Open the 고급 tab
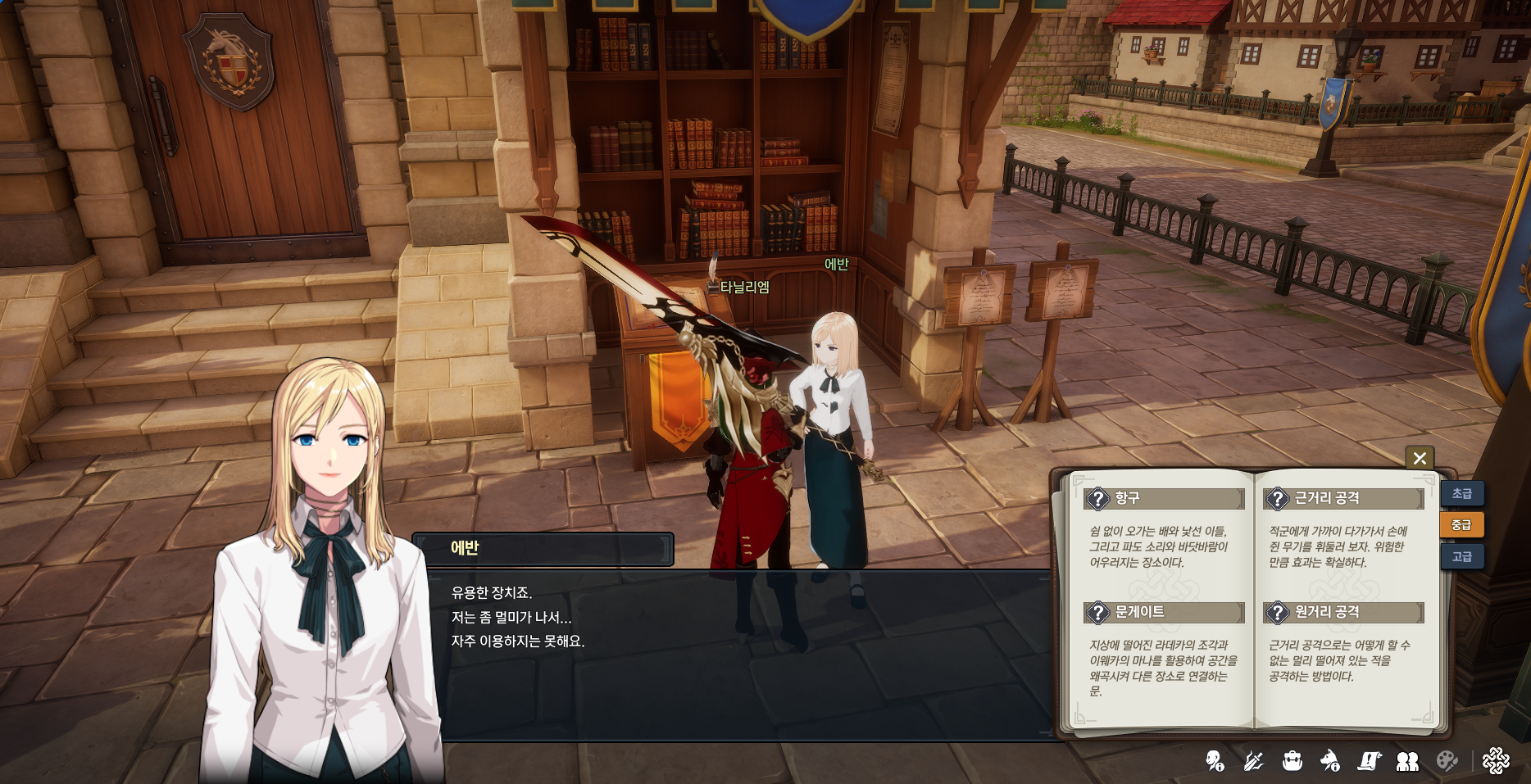1531x784 pixels. [x=1461, y=556]
